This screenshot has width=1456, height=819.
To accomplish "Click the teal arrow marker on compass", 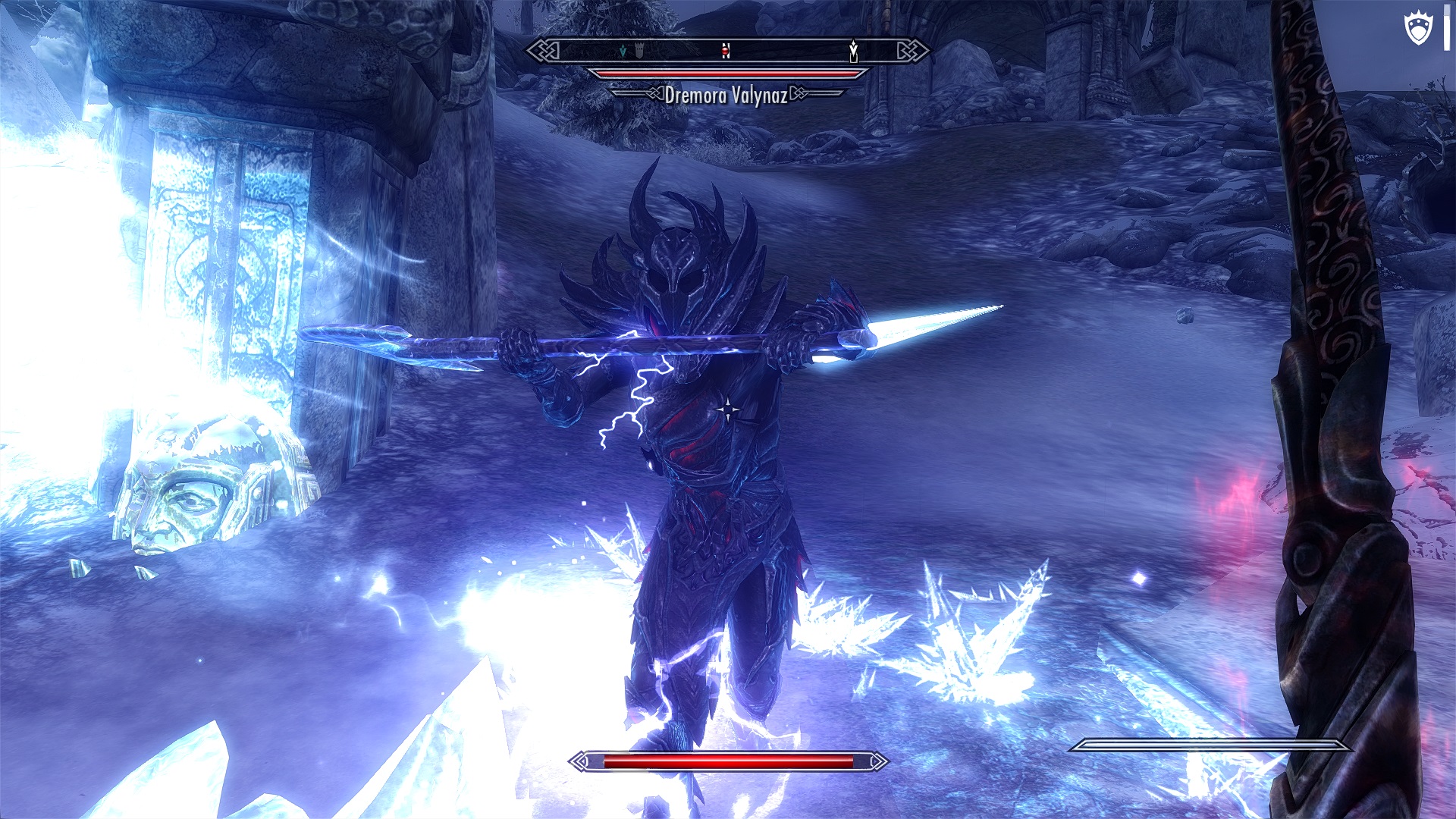I will [x=623, y=51].
